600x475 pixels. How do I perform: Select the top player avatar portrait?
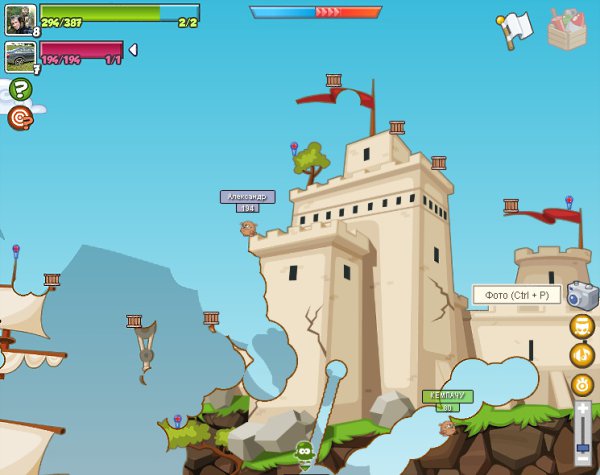[x=20, y=19]
